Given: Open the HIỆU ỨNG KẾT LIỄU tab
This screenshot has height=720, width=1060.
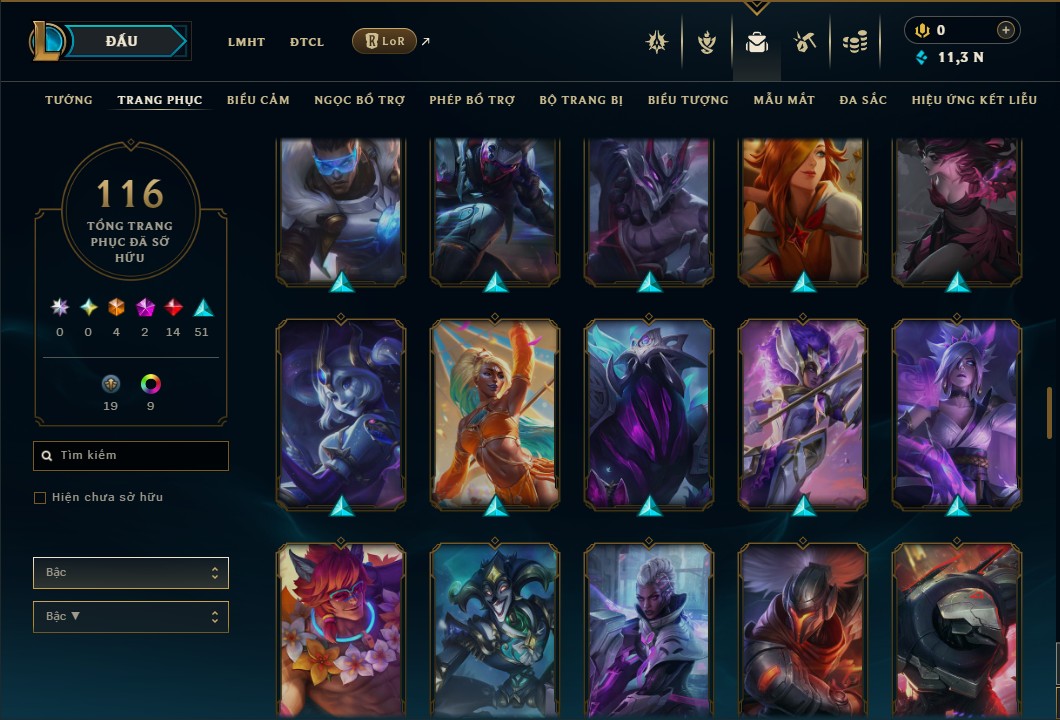Looking at the screenshot, I should 973,100.
